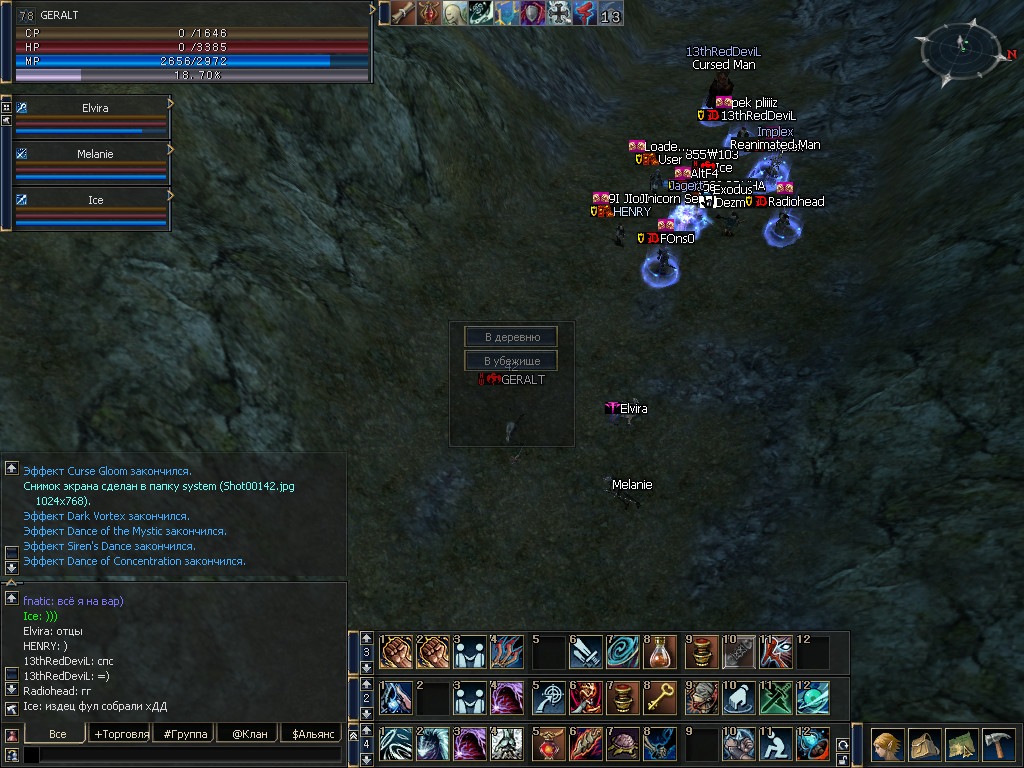The width and height of the screenshot is (1024, 768).
Task: Select party member Elvira
Action: point(95,108)
